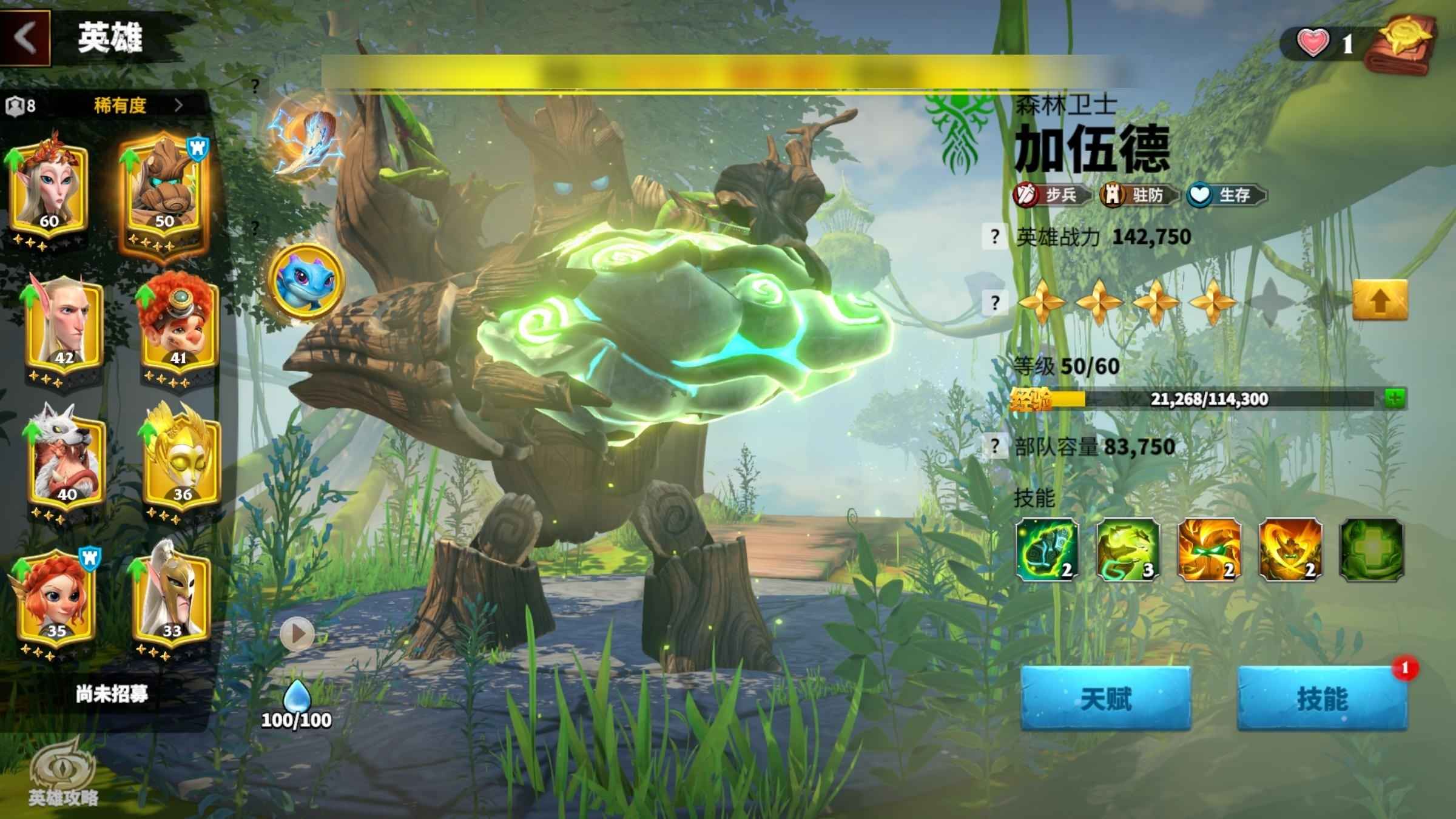Select the level 60 elf queen hero
Image resolution: width=1456 pixels, height=819 pixels.
(x=50, y=189)
